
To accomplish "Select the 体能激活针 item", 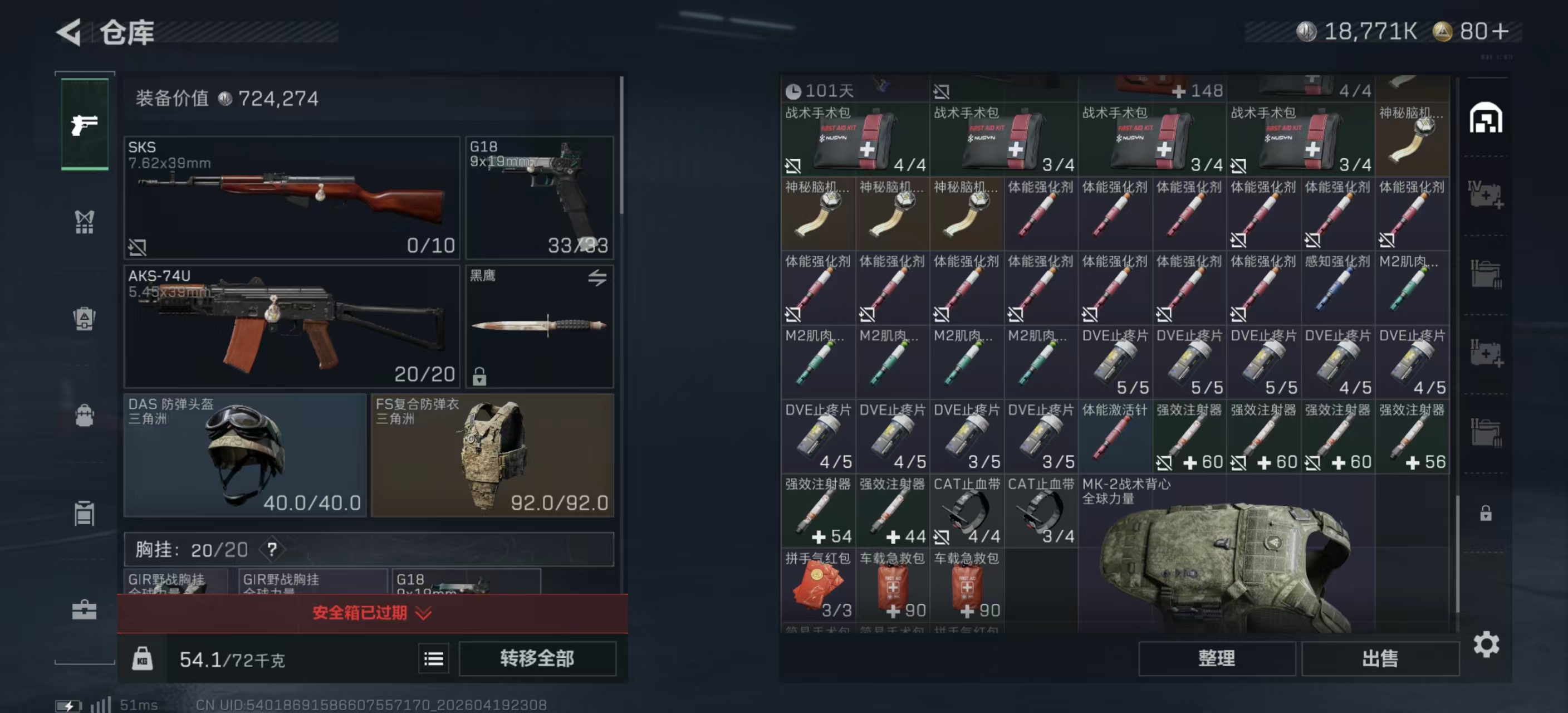I will (1115, 437).
